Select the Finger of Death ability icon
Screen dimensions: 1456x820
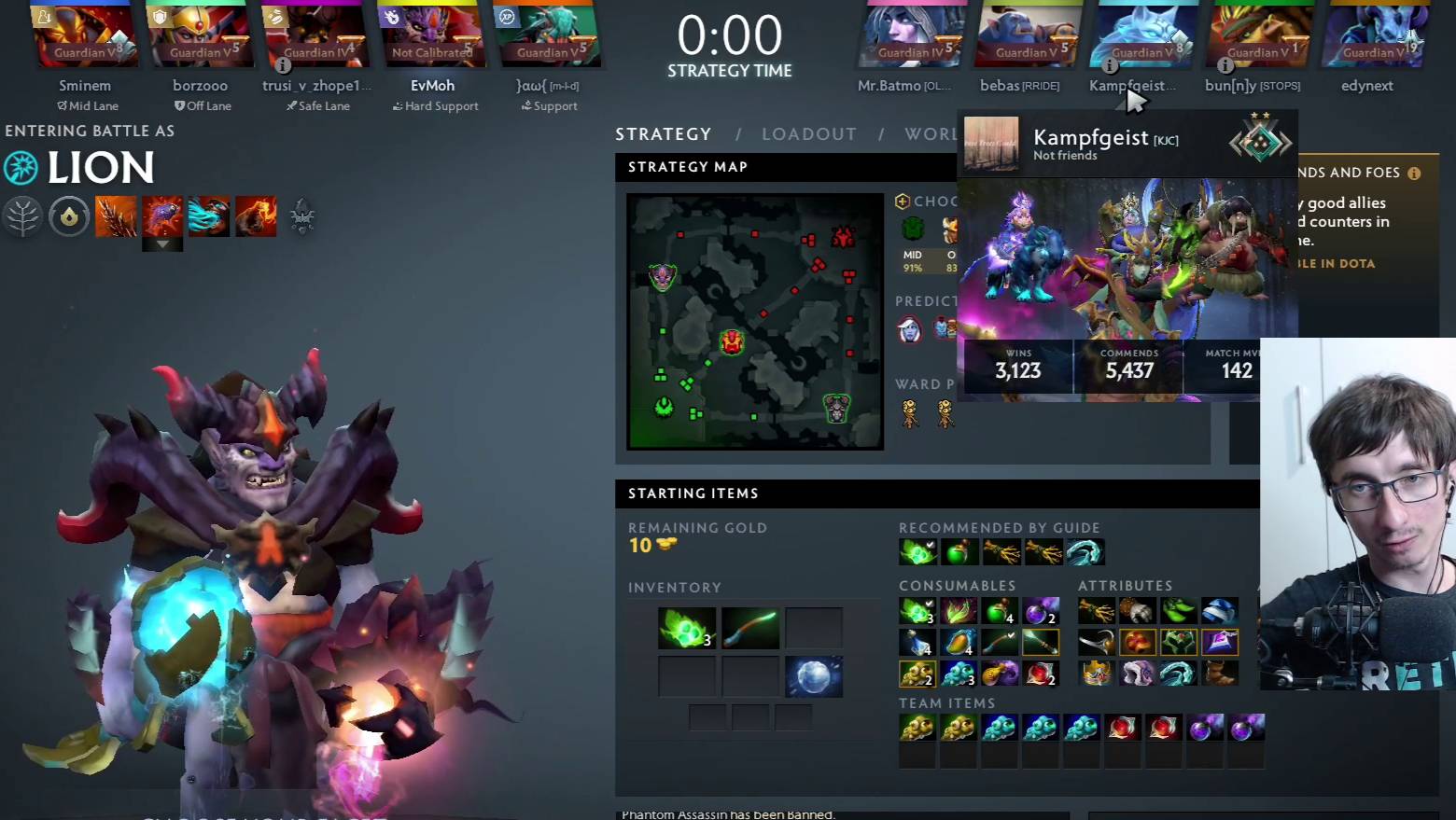256,215
